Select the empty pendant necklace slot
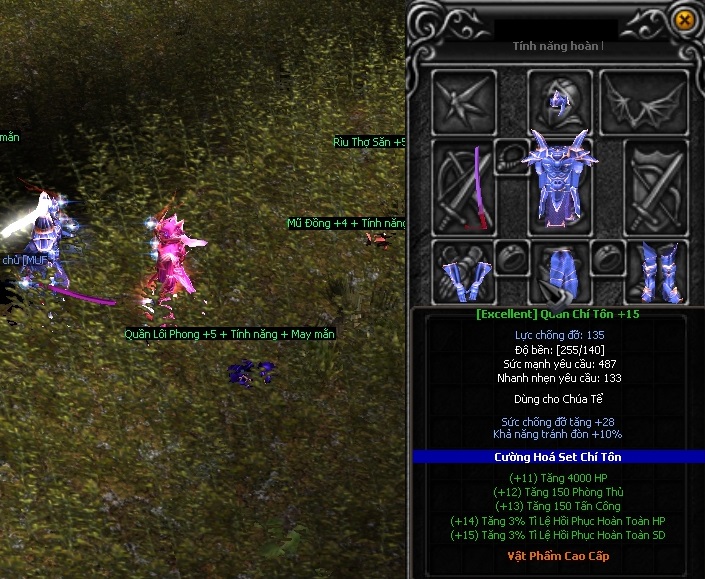Viewport: 705px width, 579px height. click(512, 156)
